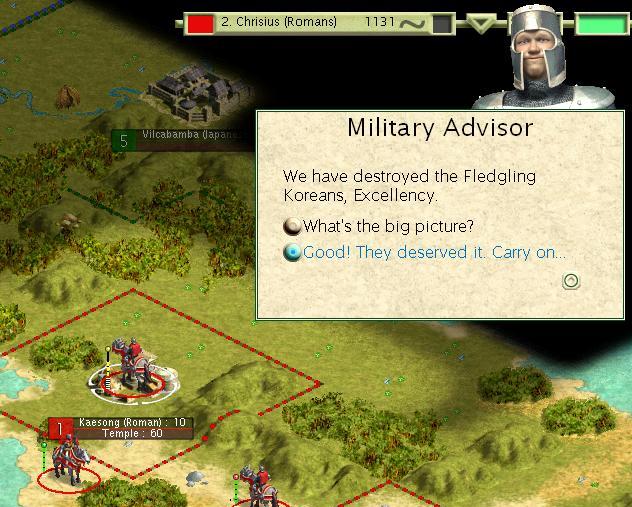Click the round confirm button in the advisor dialog

(x=571, y=281)
